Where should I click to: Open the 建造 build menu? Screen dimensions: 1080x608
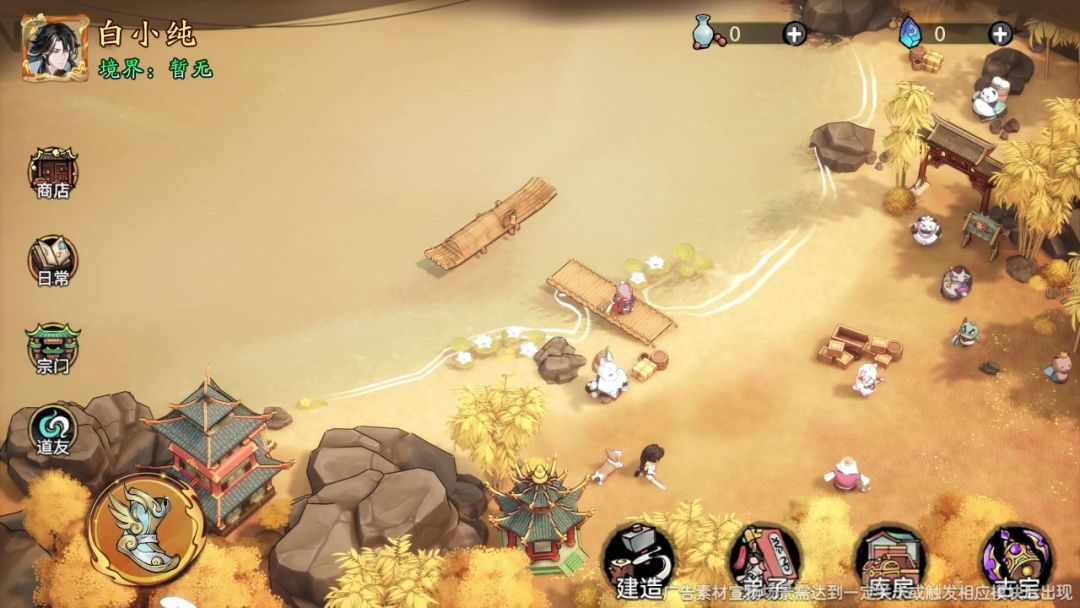[x=639, y=558]
